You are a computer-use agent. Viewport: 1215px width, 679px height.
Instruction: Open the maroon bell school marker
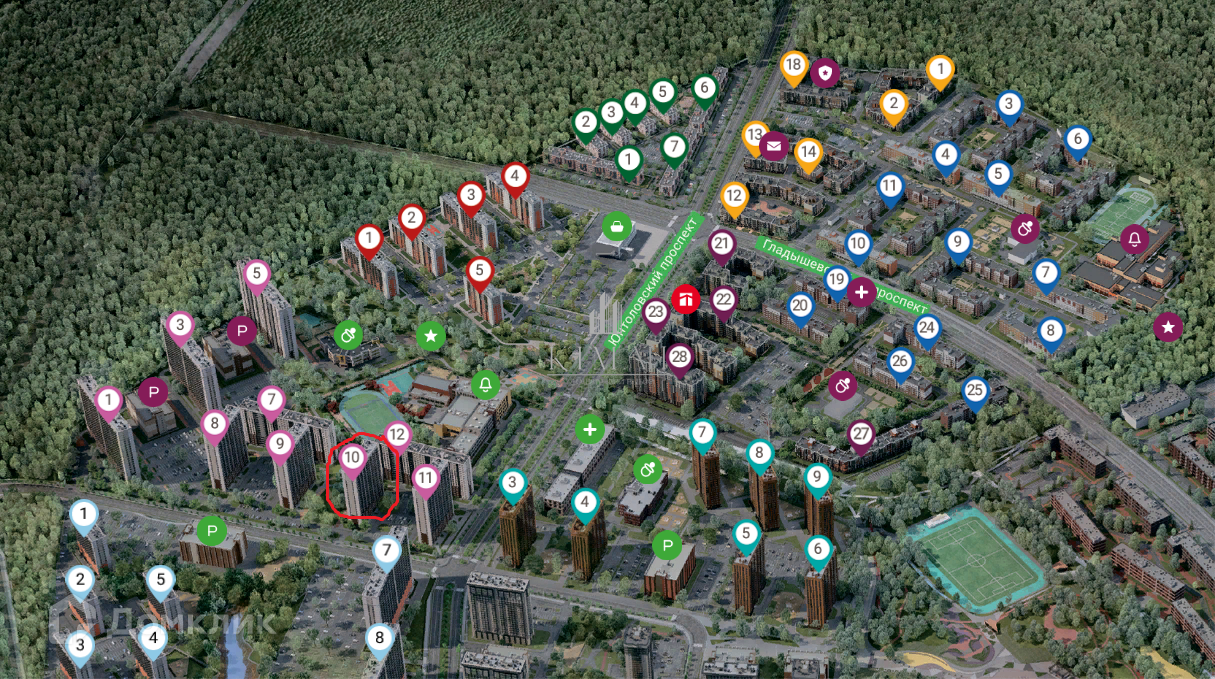(x=1134, y=239)
